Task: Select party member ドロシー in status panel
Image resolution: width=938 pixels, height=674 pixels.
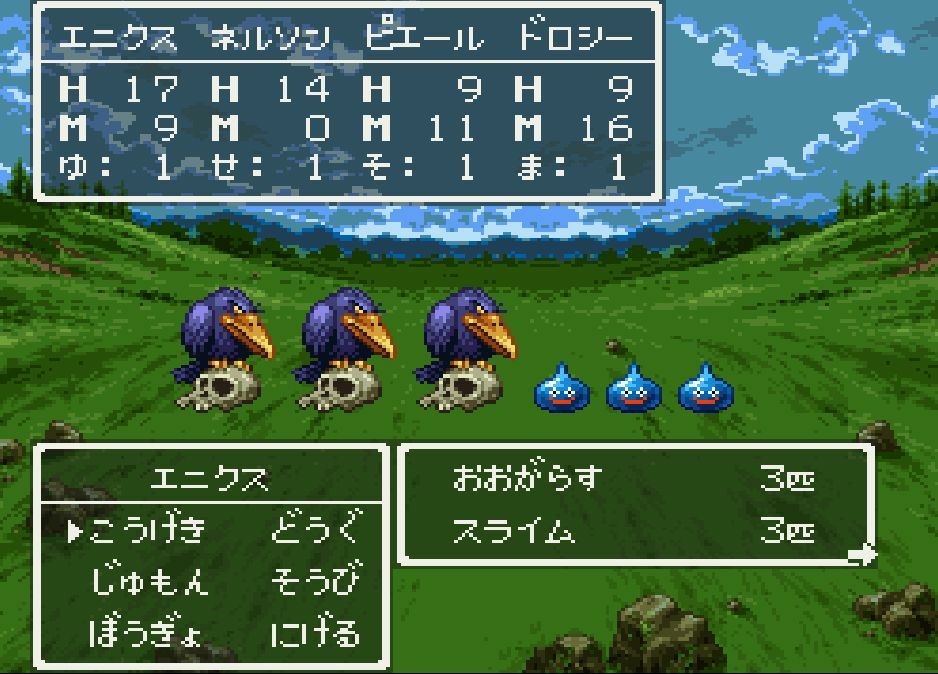Action: (575, 38)
